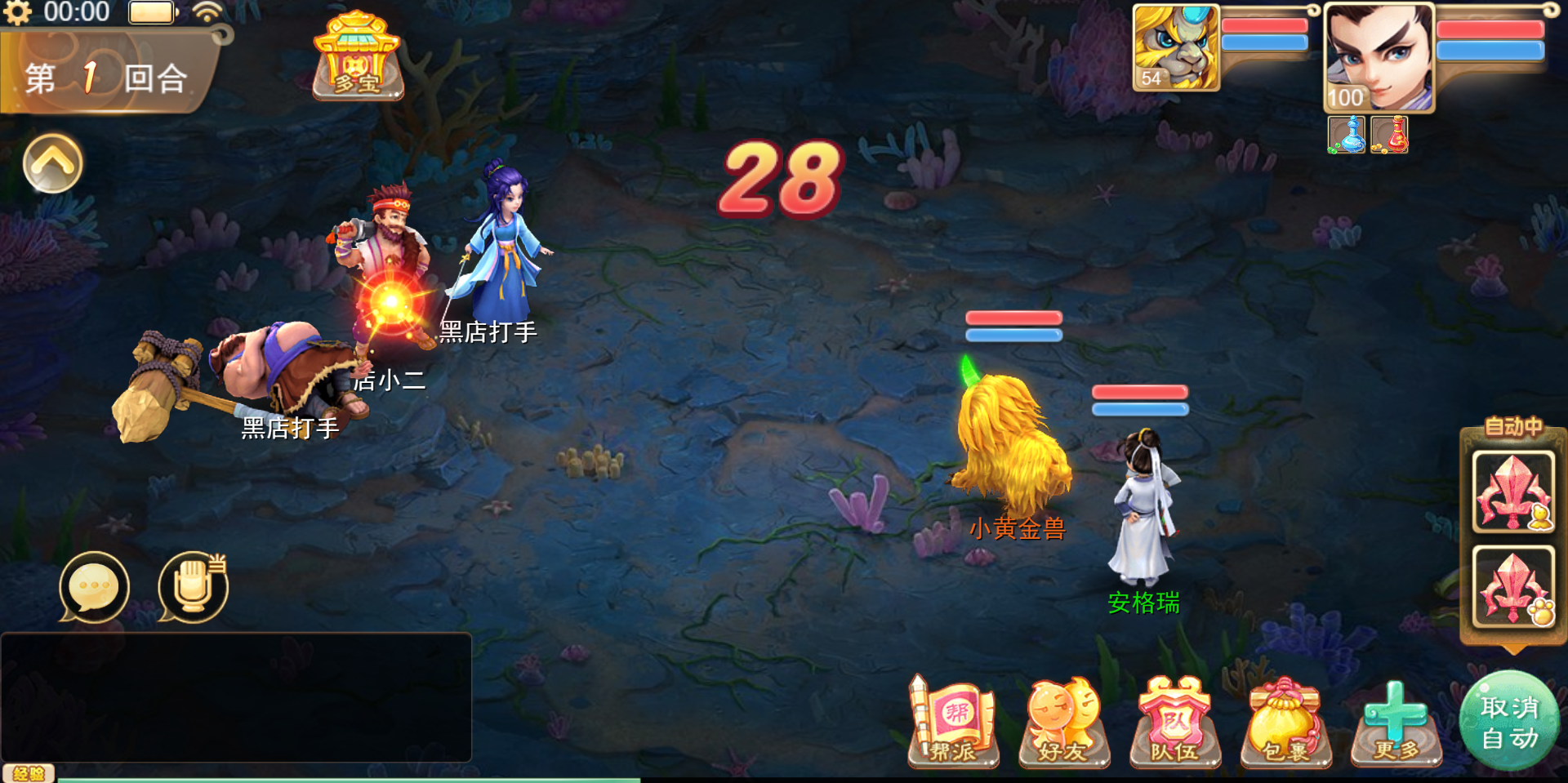Screen dimensions: 1568x783
Task: Expand the left side panel chevron
Action: [x=52, y=162]
